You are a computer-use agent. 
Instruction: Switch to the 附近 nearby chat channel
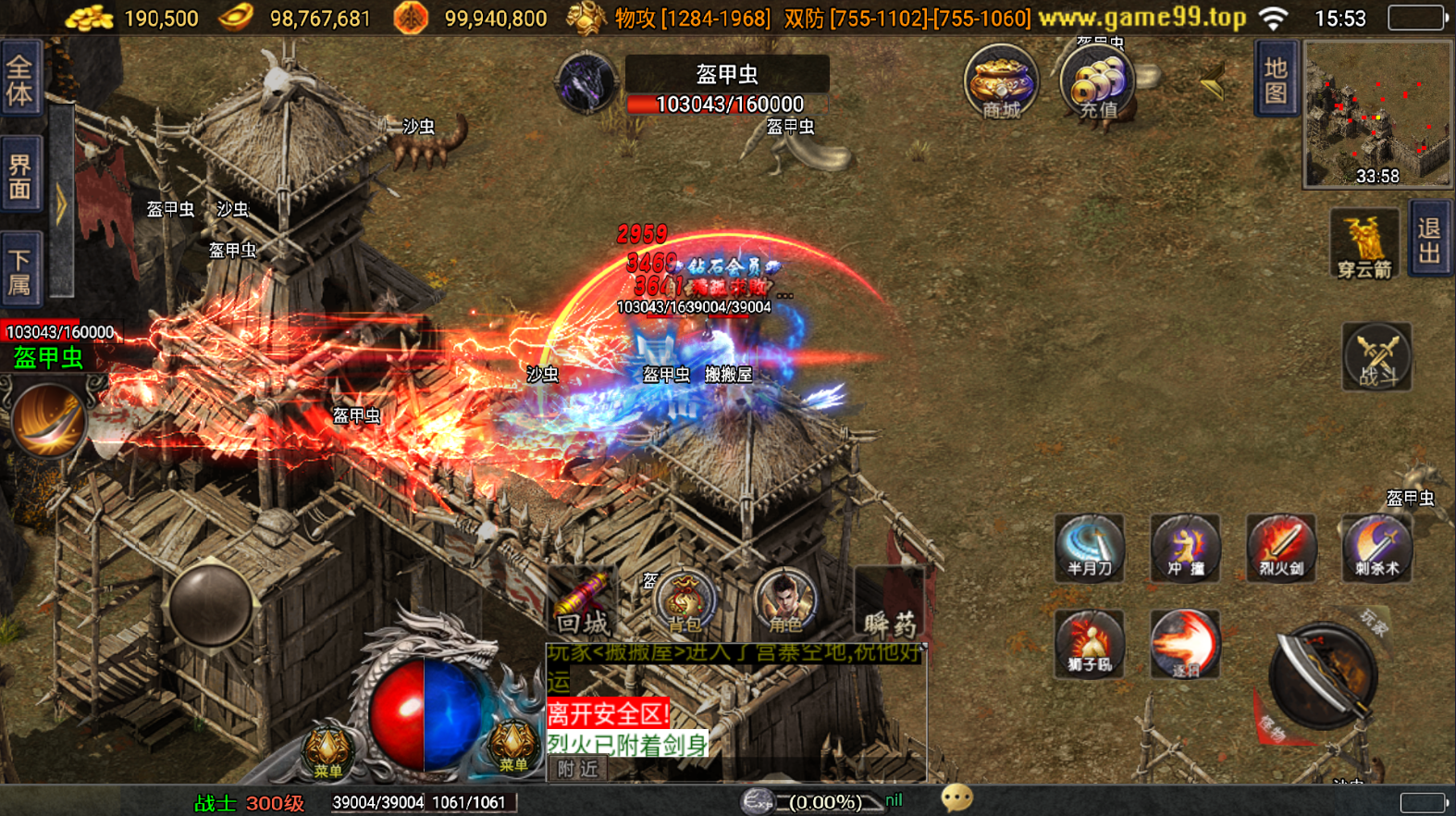(577, 769)
